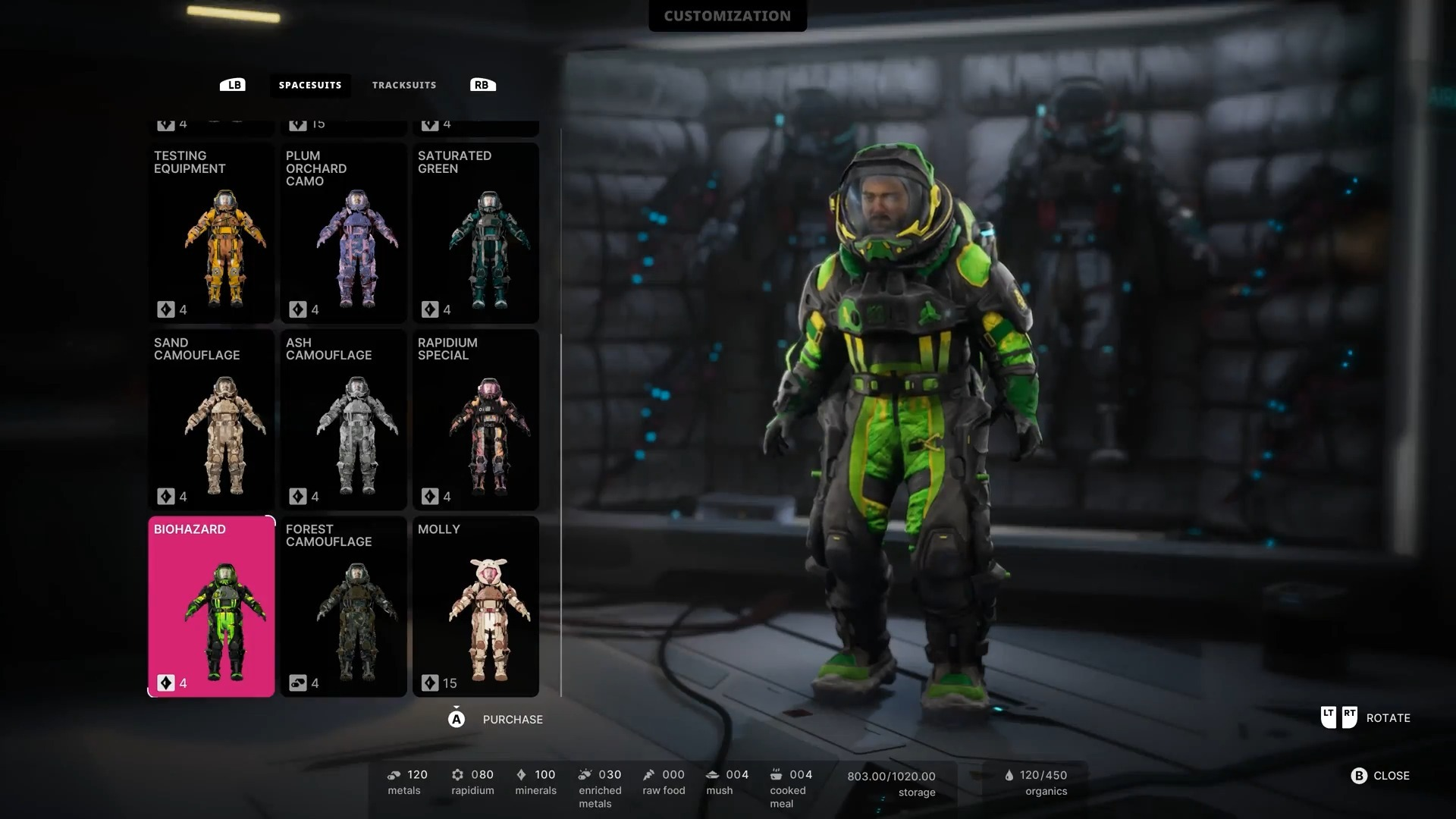Close the customization screen
1456x819 pixels.
[x=1380, y=776]
